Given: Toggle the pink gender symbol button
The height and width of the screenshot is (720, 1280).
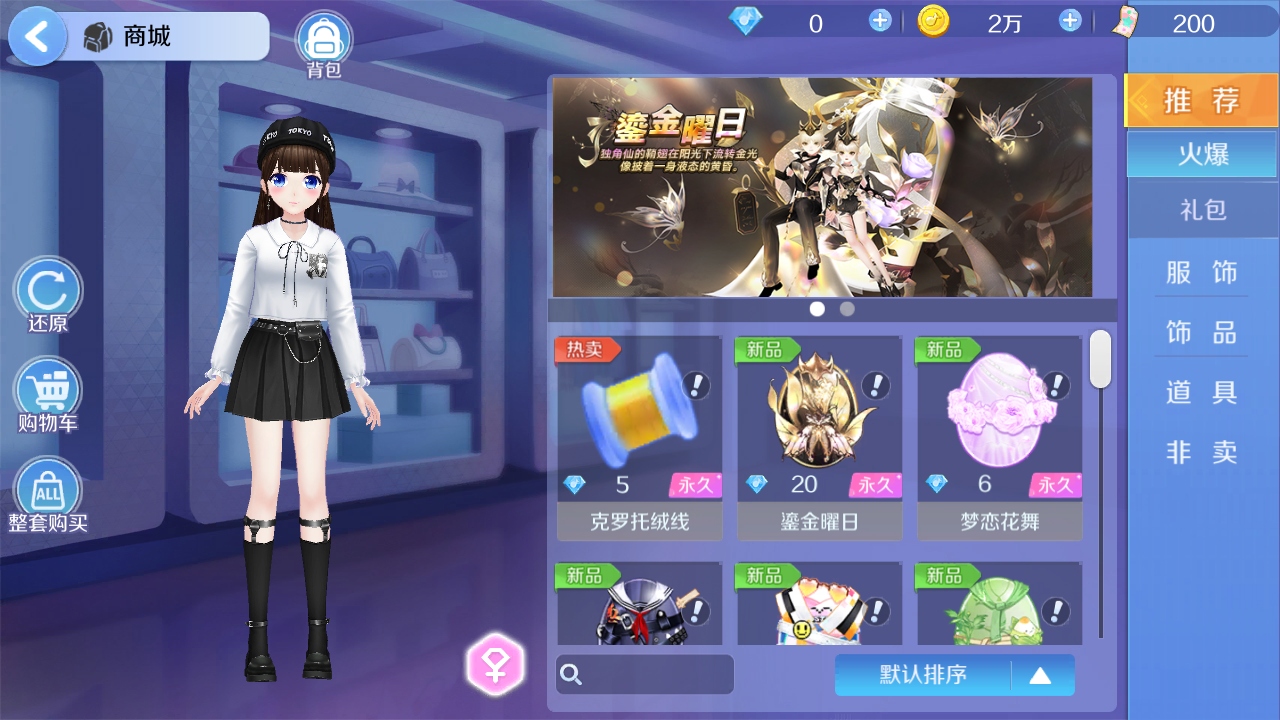Looking at the screenshot, I should (x=495, y=664).
